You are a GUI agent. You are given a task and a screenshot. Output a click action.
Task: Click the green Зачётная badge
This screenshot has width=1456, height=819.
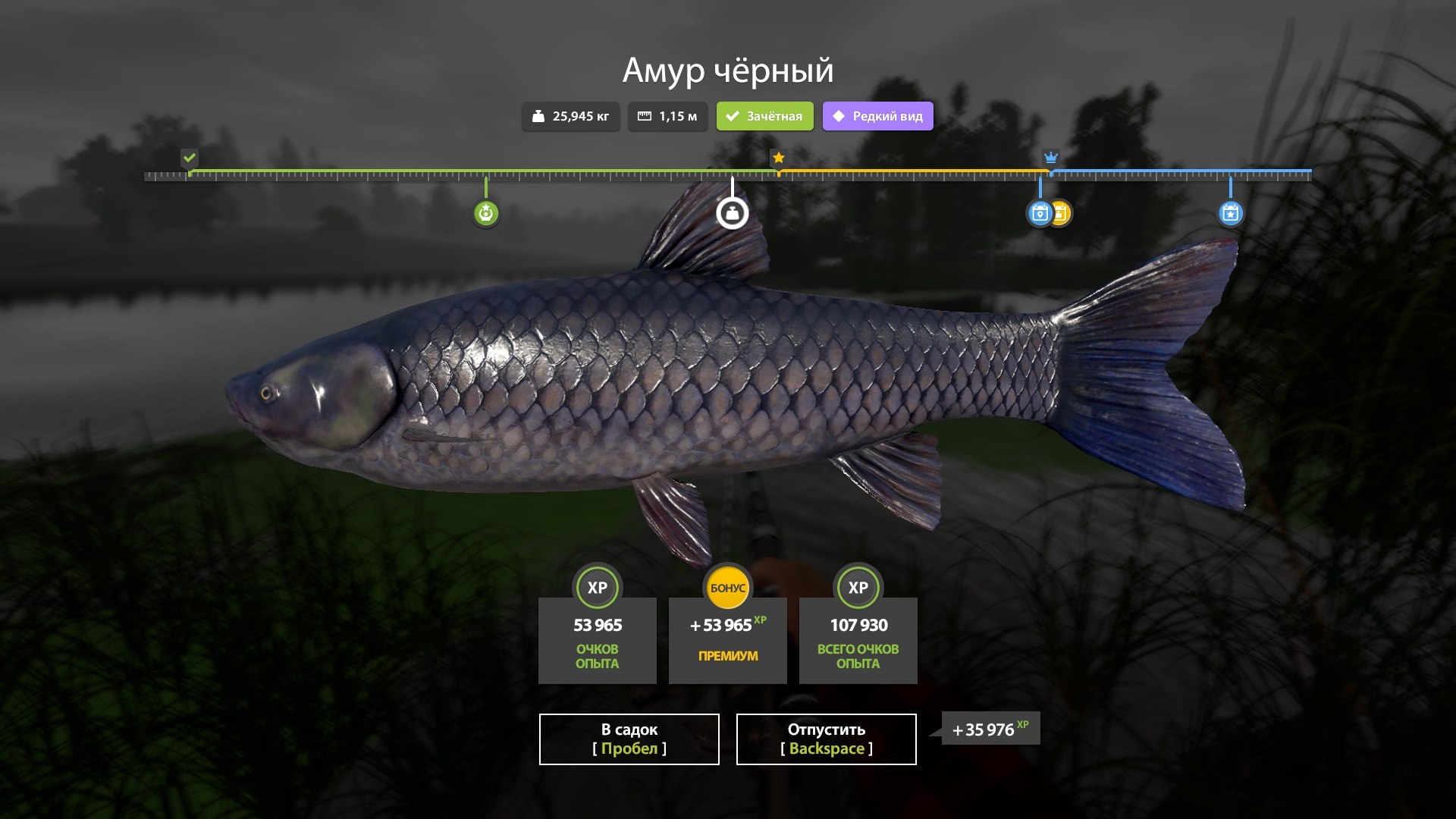coord(764,116)
